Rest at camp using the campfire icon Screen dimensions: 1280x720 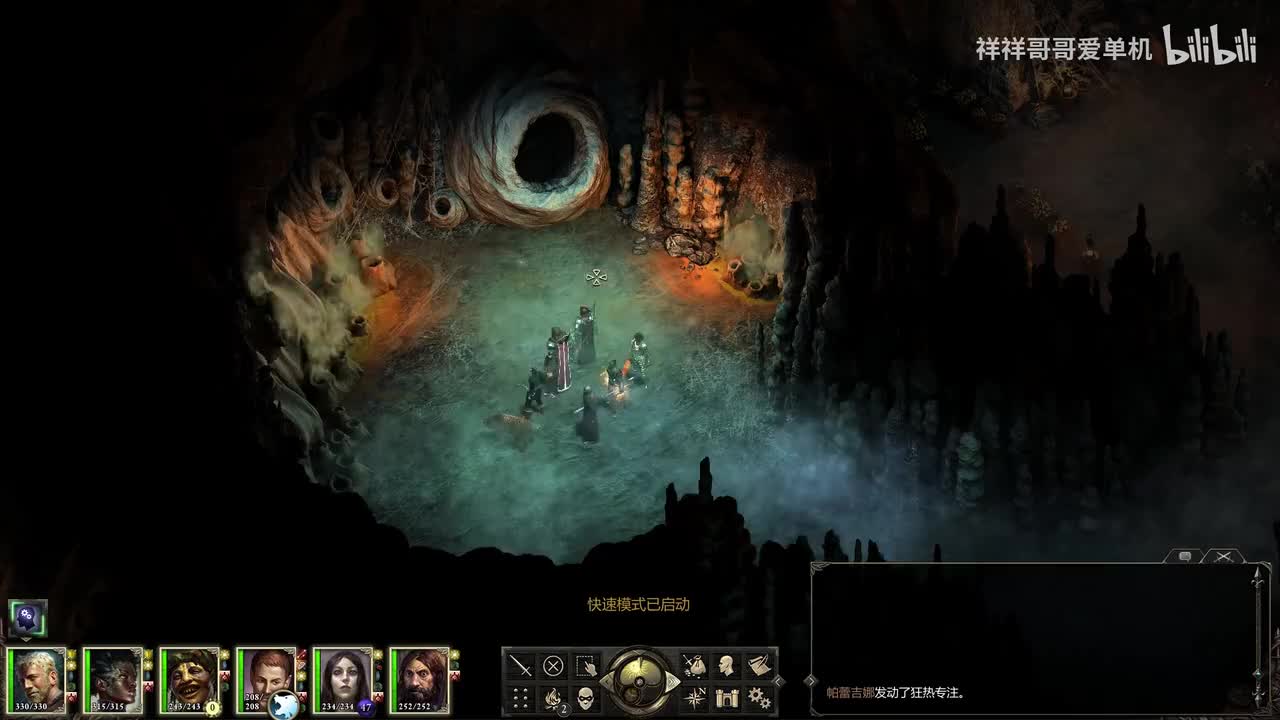point(553,697)
